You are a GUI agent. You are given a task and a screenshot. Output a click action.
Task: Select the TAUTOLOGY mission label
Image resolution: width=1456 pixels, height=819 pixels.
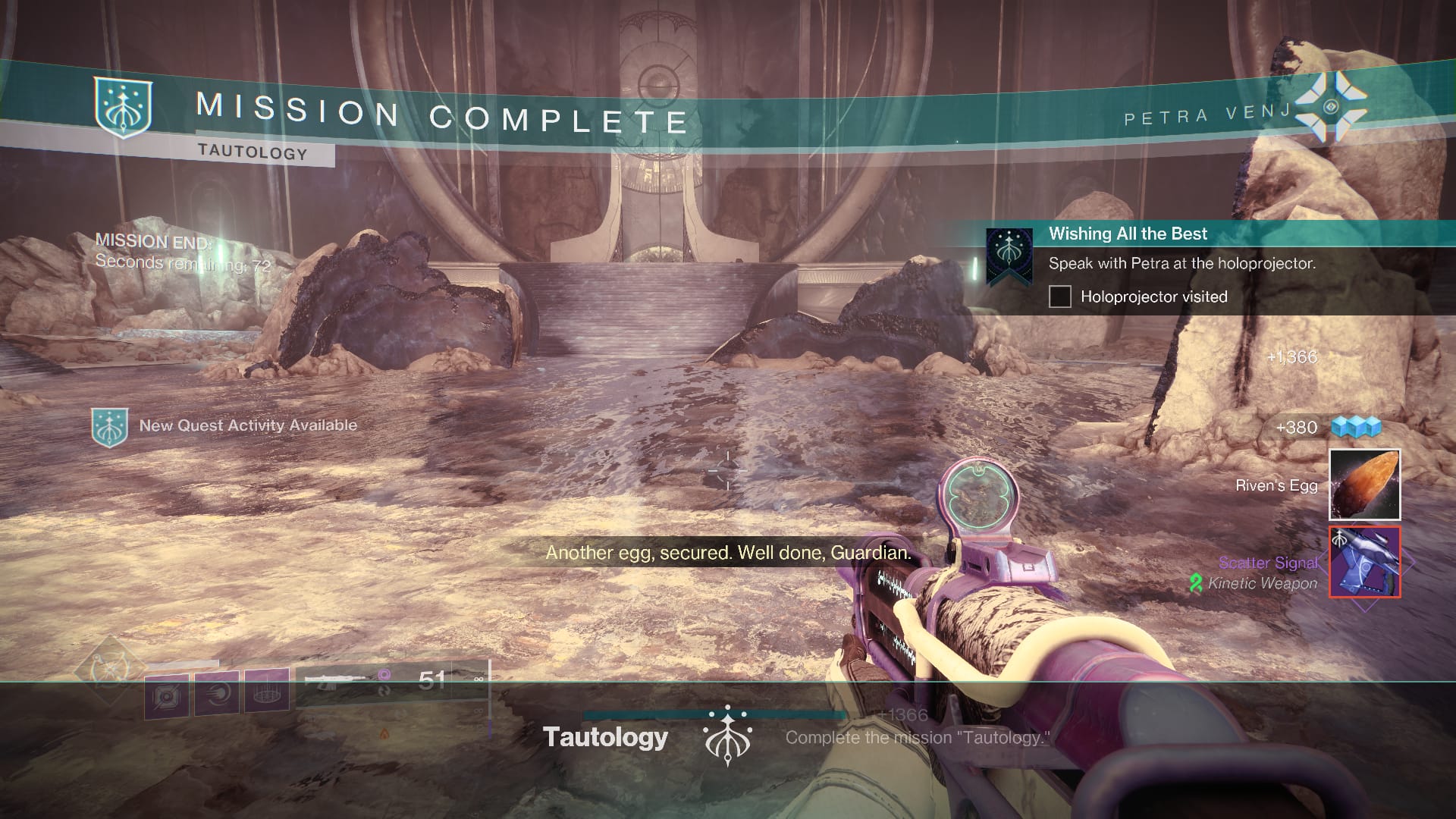click(x=250, y=152)
